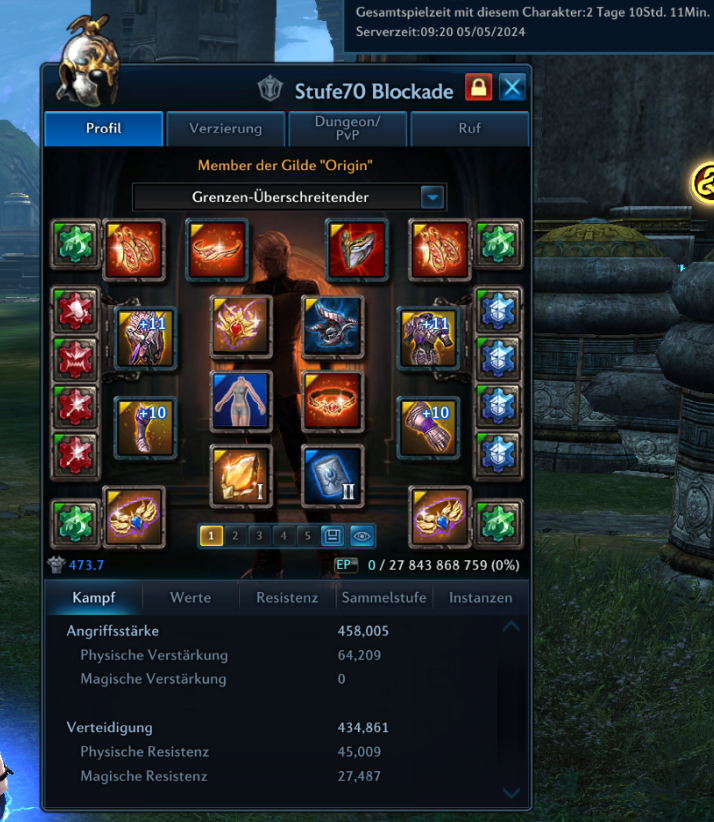Click the orange crystal slot marked I
Screen dimensions: 714x822
pos(241,476)
